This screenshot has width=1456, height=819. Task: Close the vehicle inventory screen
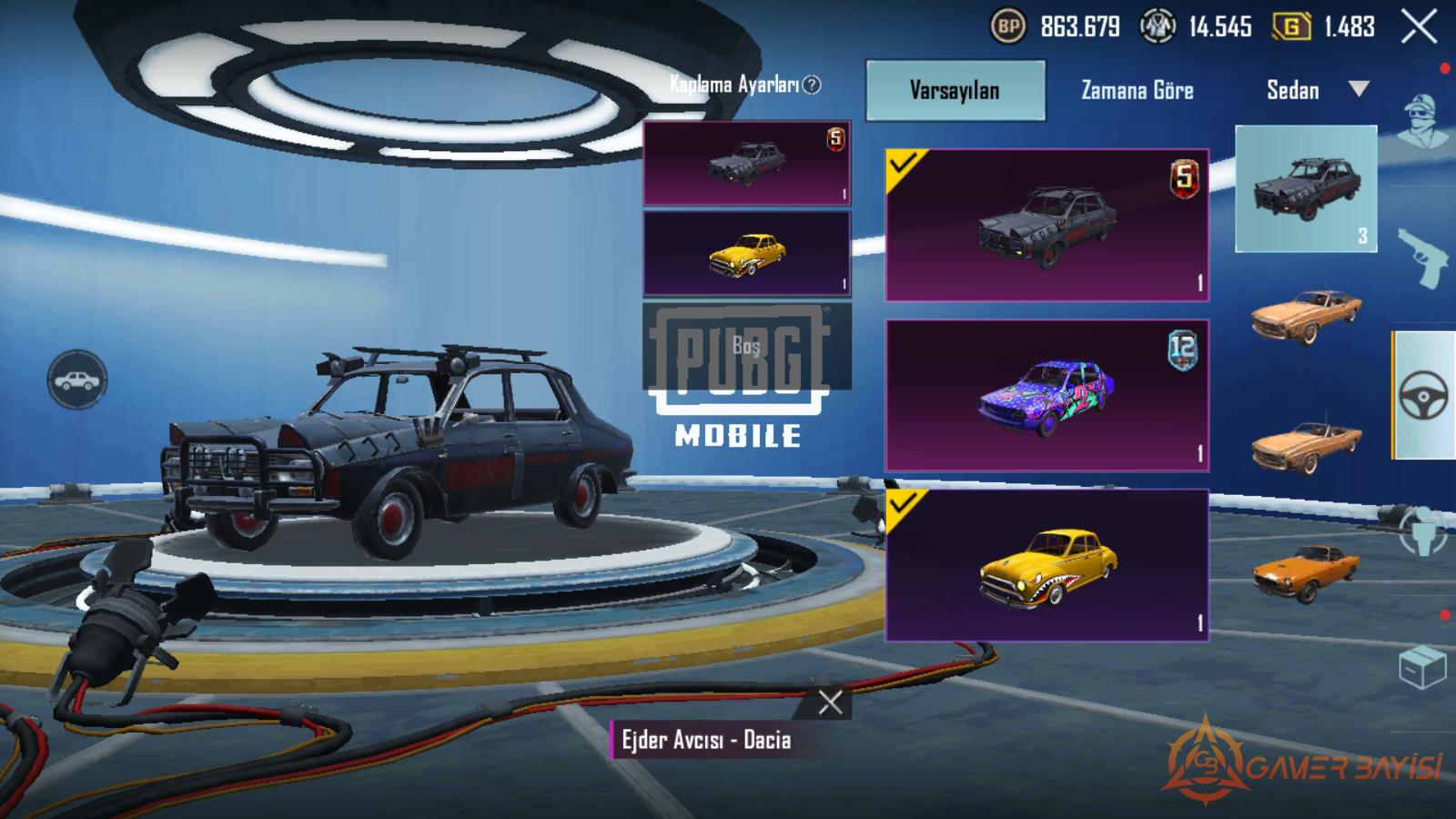pos(1419,27)
